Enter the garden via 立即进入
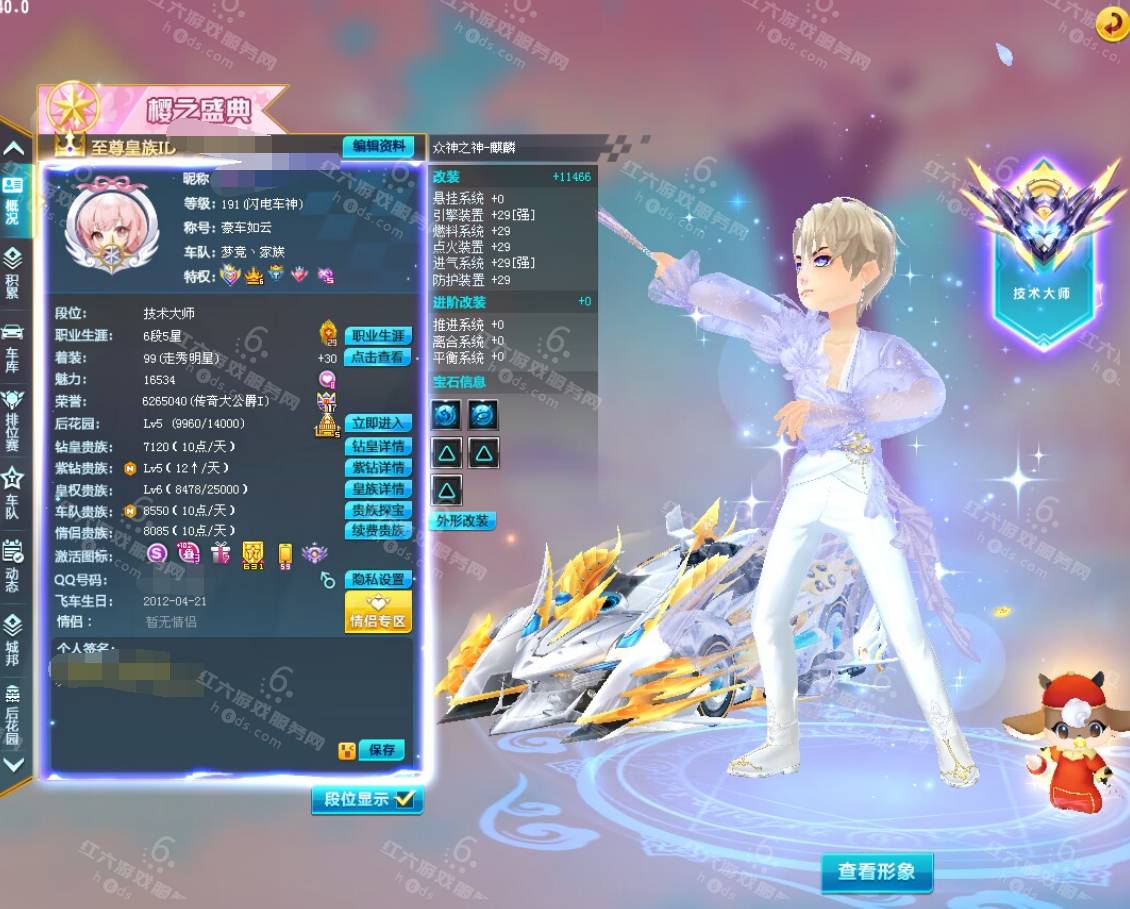The width and height of the screenshot is (1130, 909). pos(378,424)
